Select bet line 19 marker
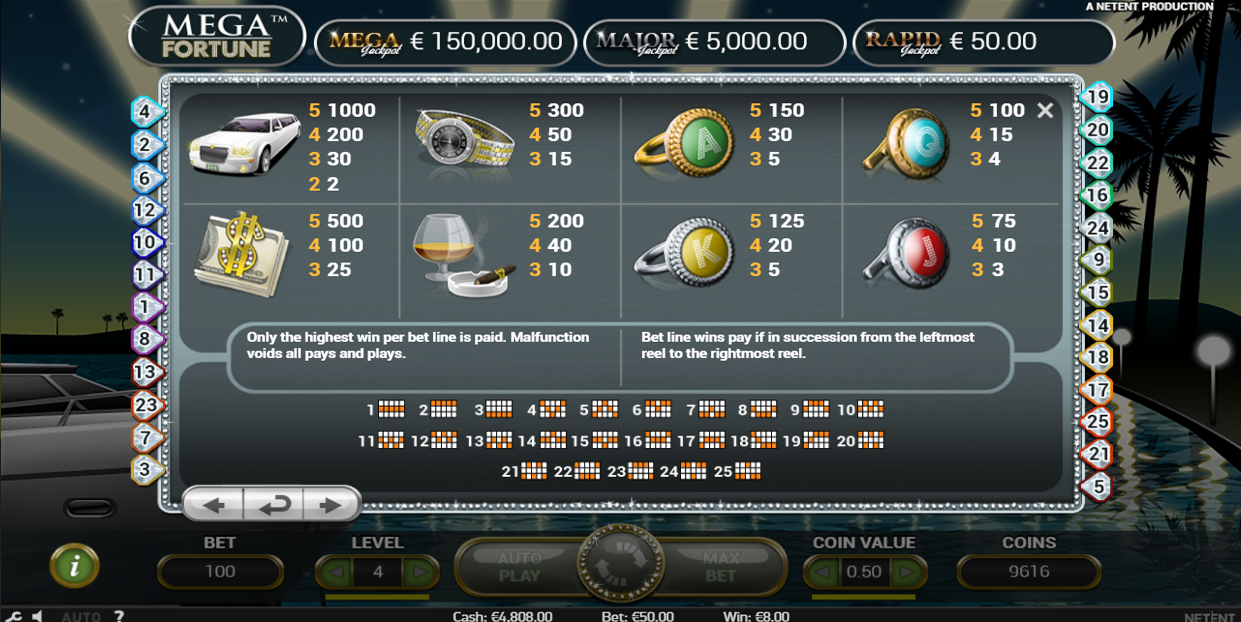Screen dimensions: 1241x622 (1098, 97)
